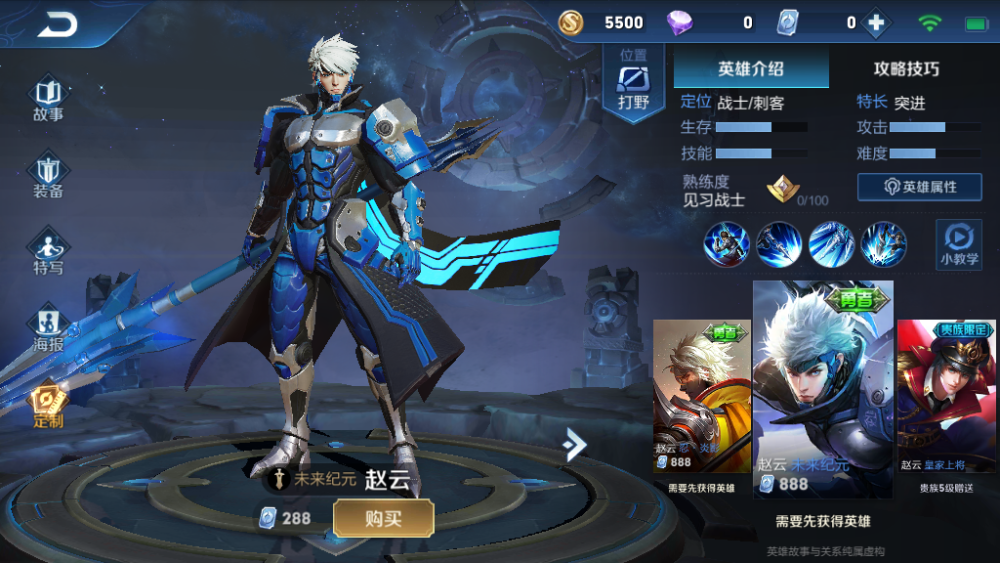View the fourth hero skill icon
1000x563 pixels.
pyautogui.click(x=884, y=244)
